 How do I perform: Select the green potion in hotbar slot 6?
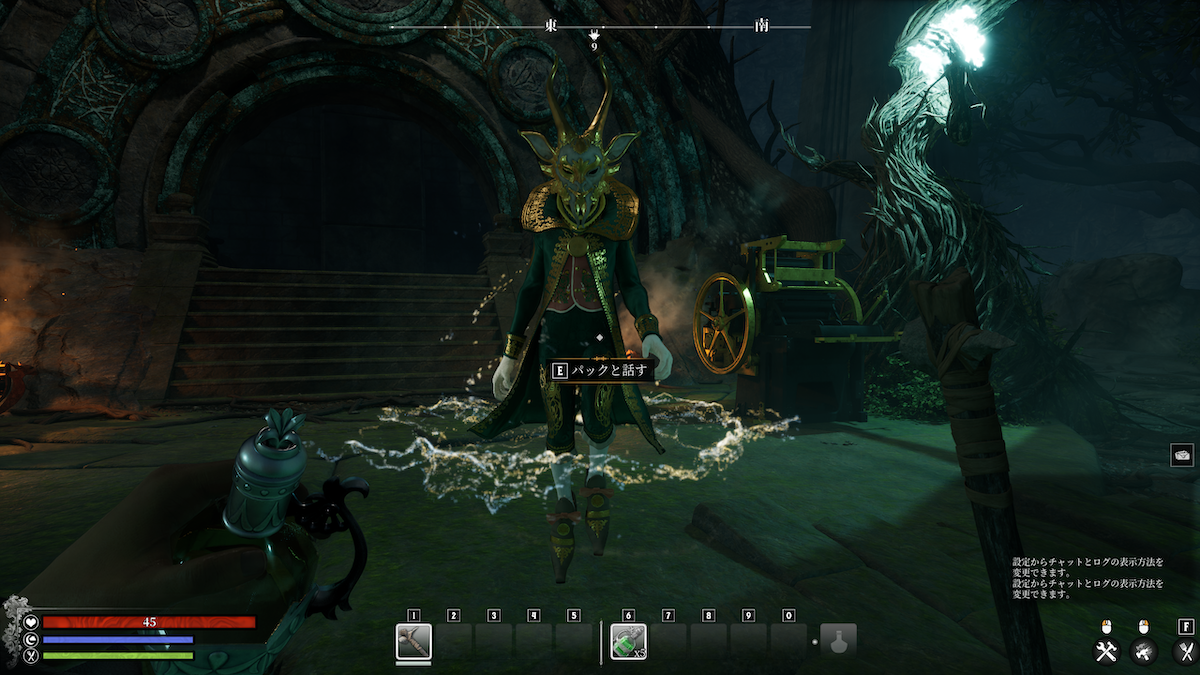tap(628, 641)
